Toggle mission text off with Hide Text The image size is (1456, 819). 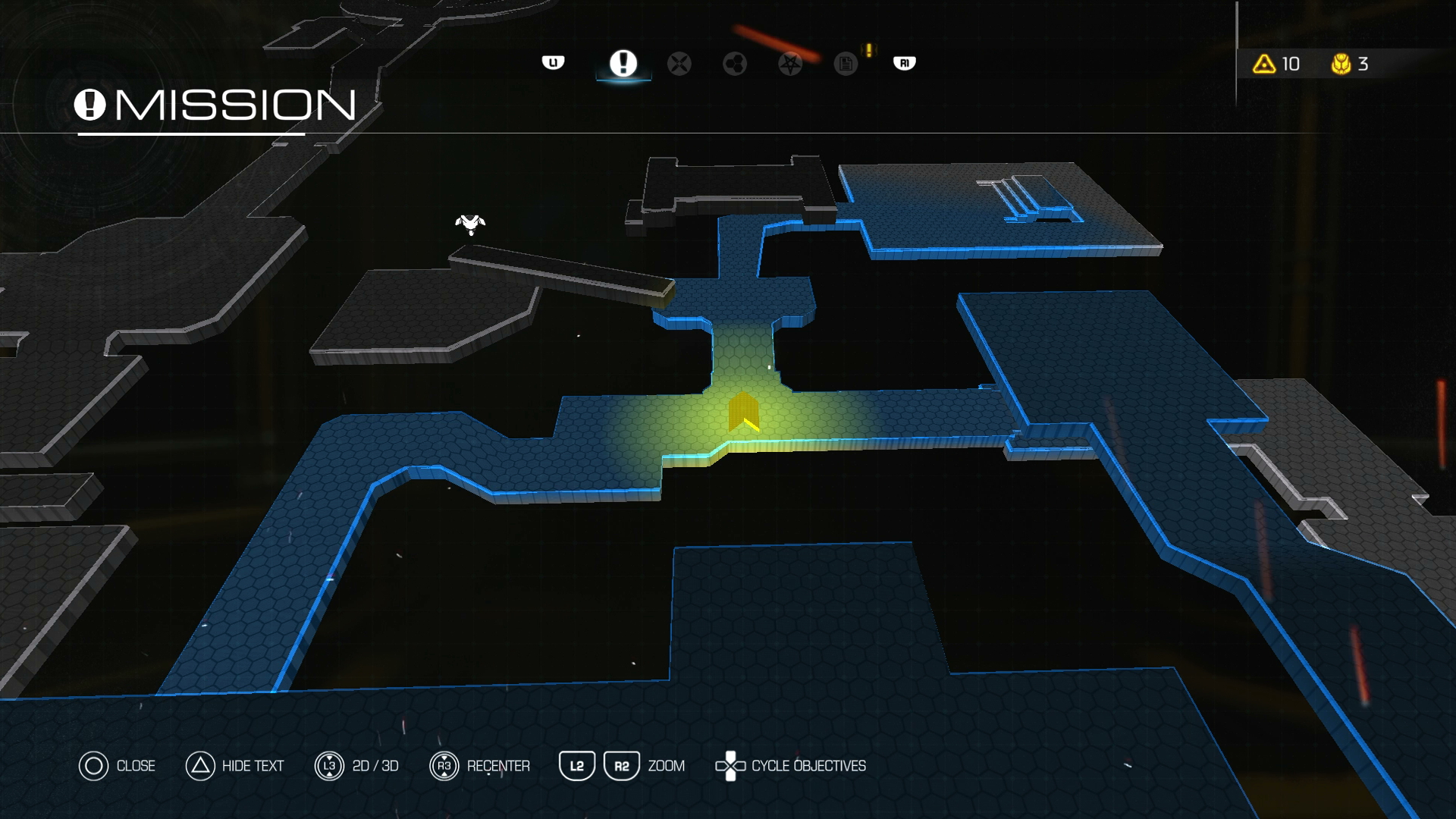click(x=250, y=766)
